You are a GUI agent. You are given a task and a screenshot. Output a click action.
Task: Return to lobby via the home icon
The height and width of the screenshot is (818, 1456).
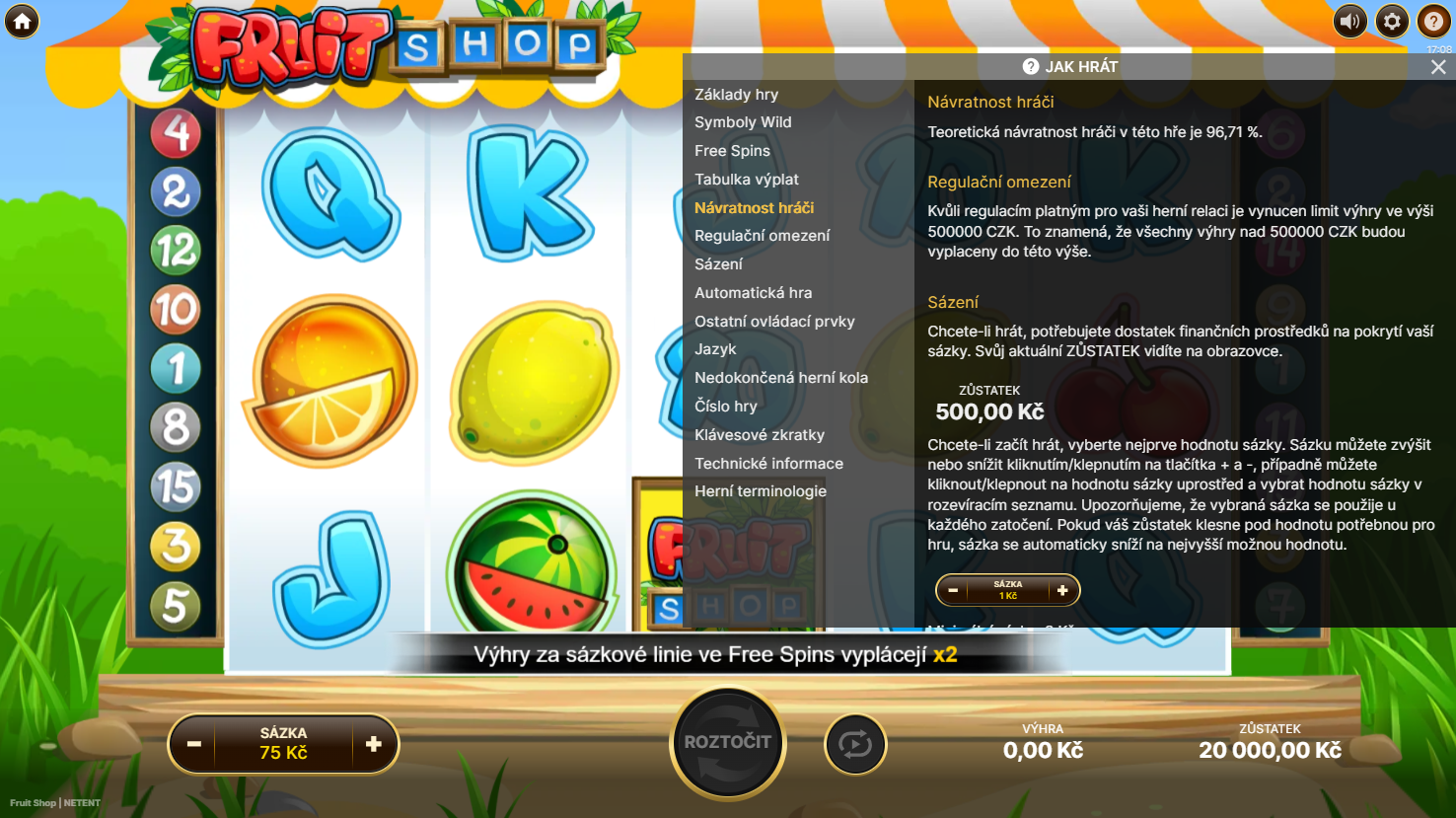click(22, 21)
